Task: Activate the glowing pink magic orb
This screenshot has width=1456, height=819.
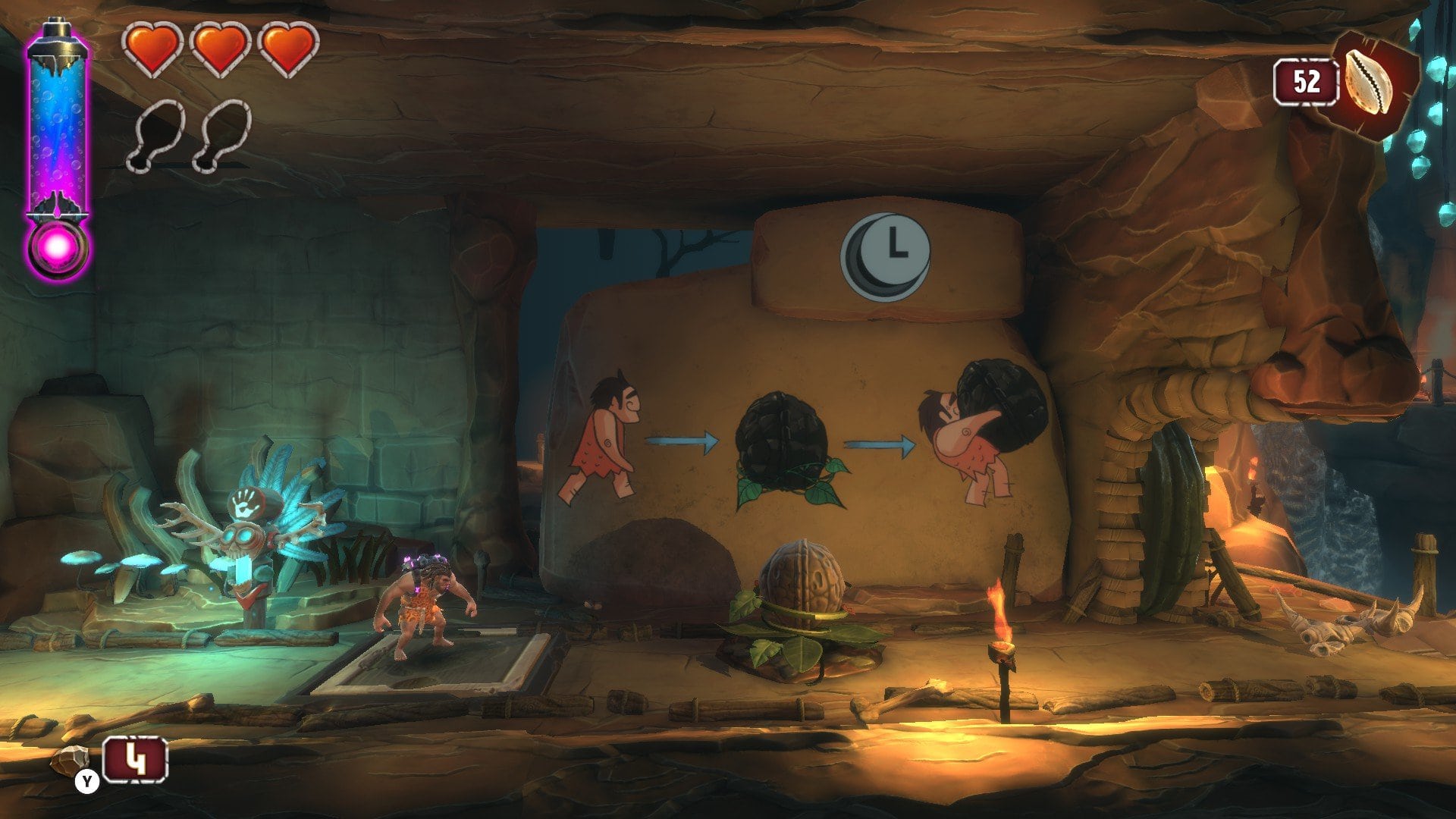Action: pos(58,248)
